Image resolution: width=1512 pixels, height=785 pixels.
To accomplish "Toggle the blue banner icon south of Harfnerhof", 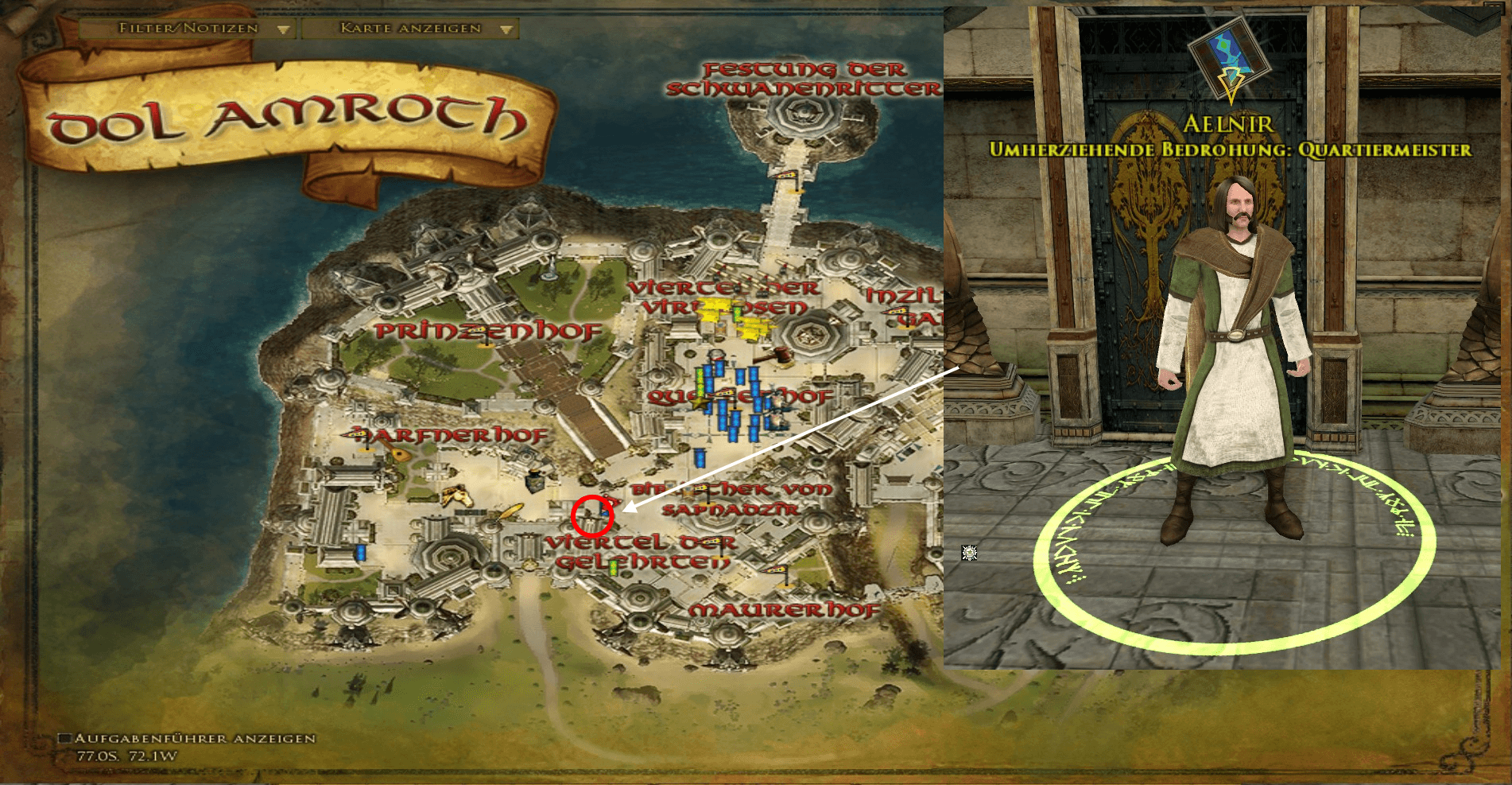I will [x=360, y=552].
